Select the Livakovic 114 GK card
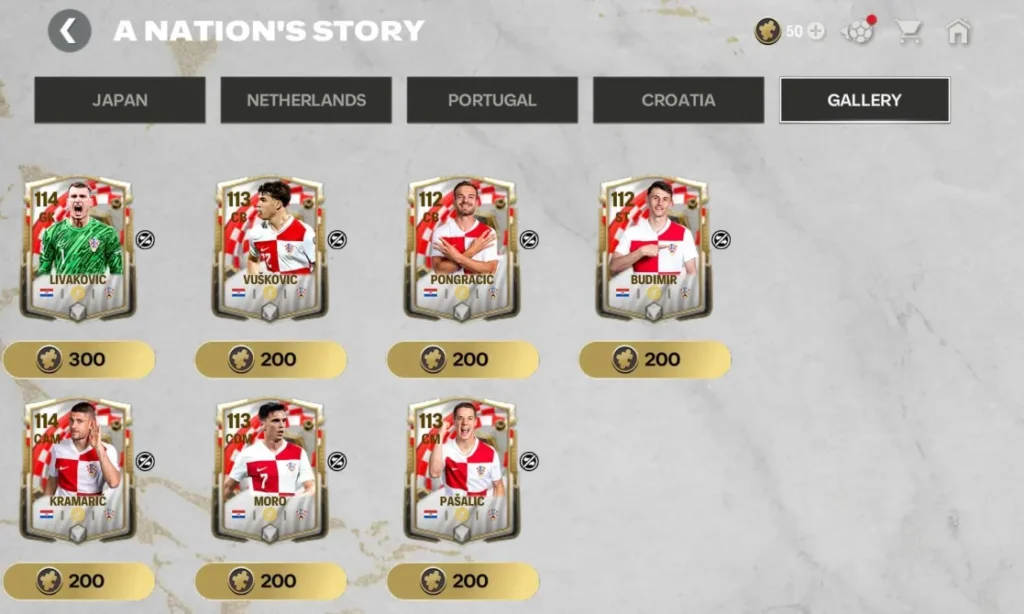This screenshot has width=1024, height=614. click(x=77, y=248)
